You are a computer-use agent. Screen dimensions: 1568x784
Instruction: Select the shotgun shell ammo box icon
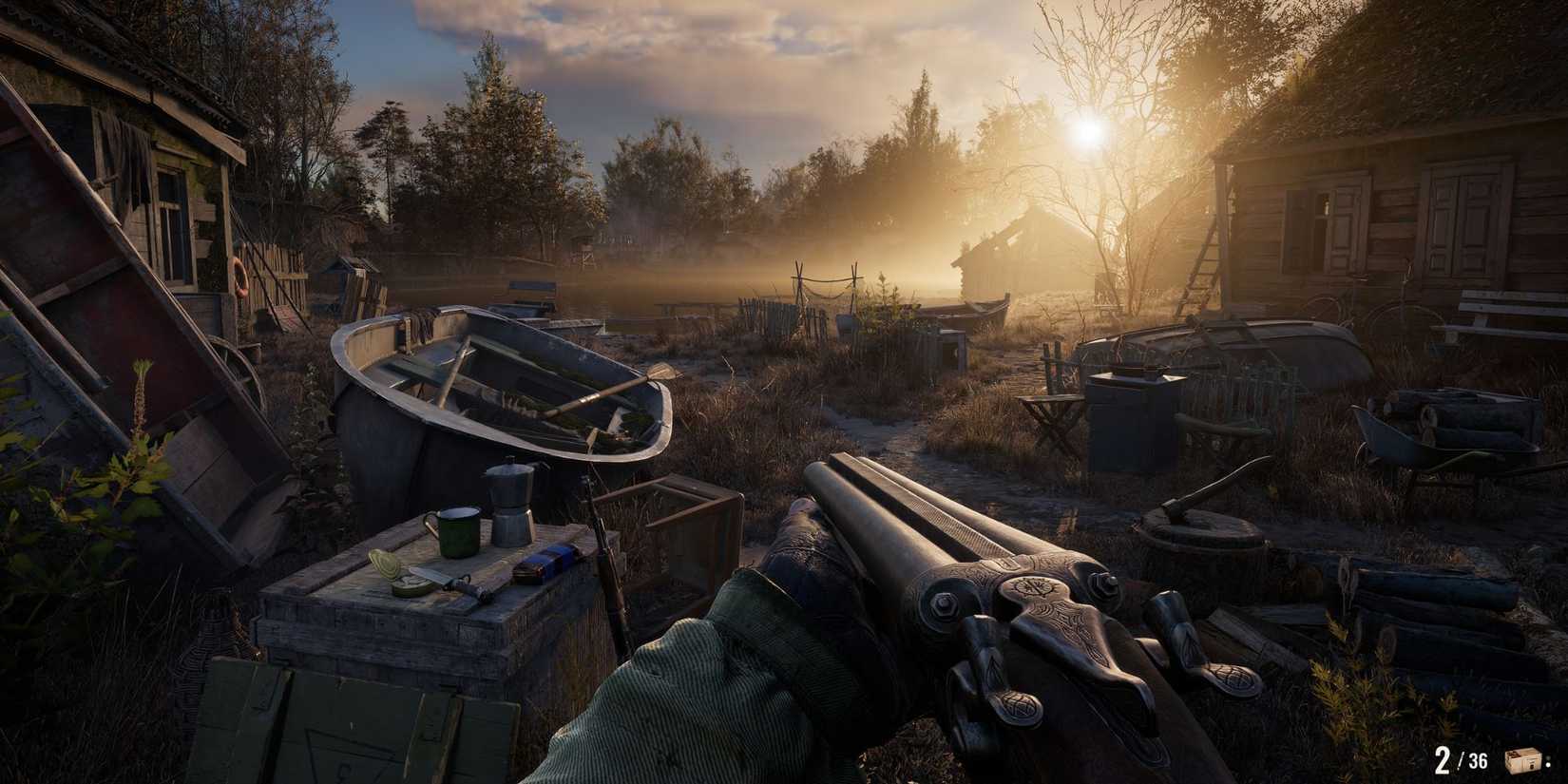point(1521,760)
